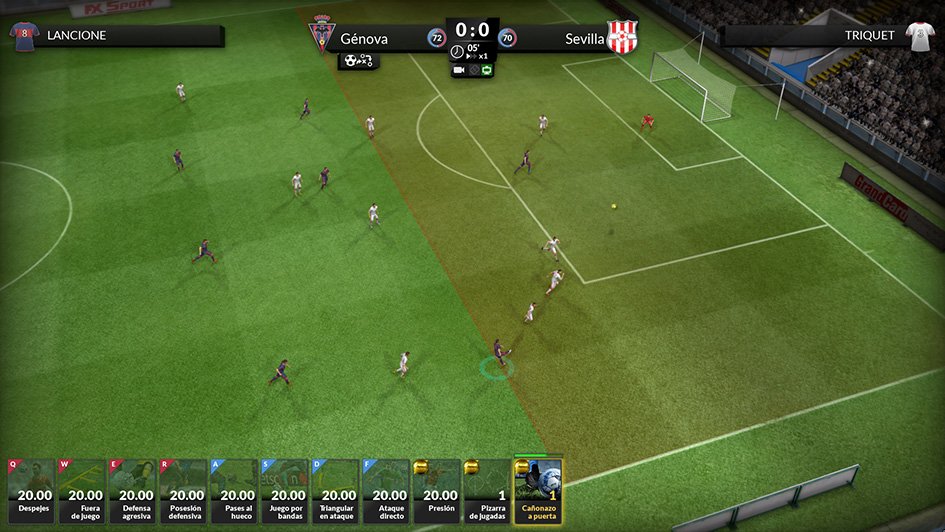Viewport: 945px width, 532px height.
Task: Activate the Ataque directo card
Action: [x=388, y=491]
